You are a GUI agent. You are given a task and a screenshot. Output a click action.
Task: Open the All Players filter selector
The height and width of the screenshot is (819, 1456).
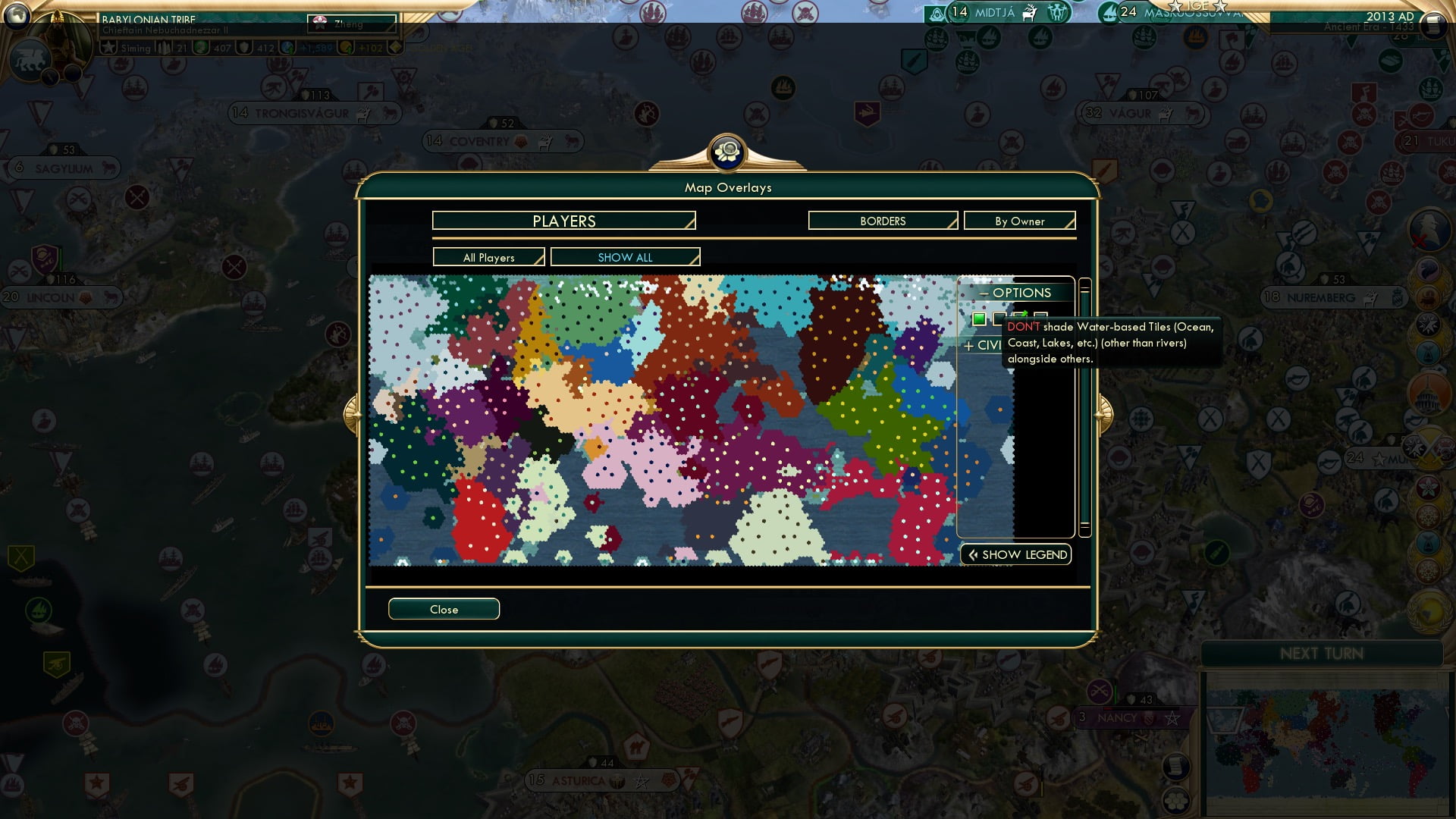[488, 257]
